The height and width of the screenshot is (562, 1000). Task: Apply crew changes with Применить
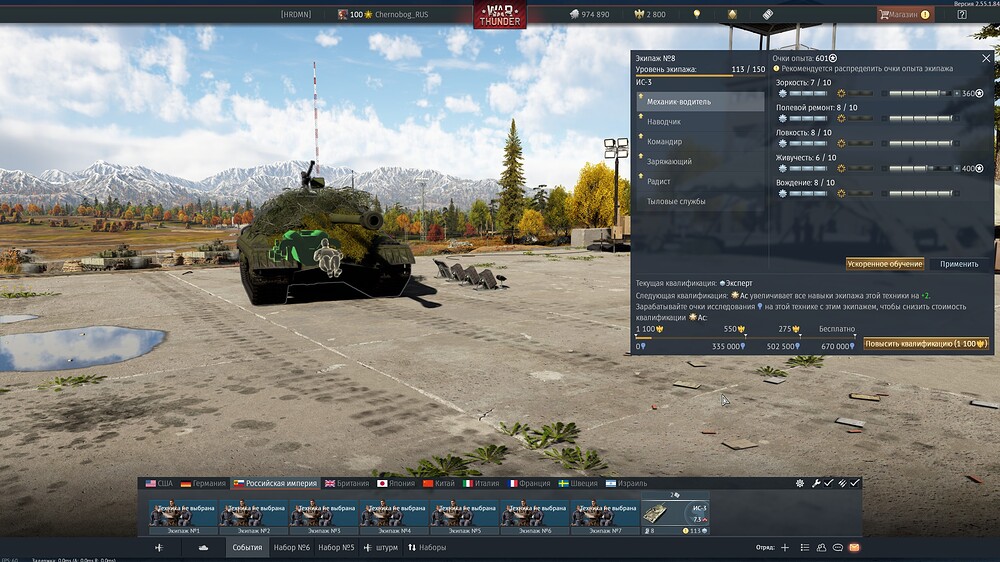tap(959, 264)
